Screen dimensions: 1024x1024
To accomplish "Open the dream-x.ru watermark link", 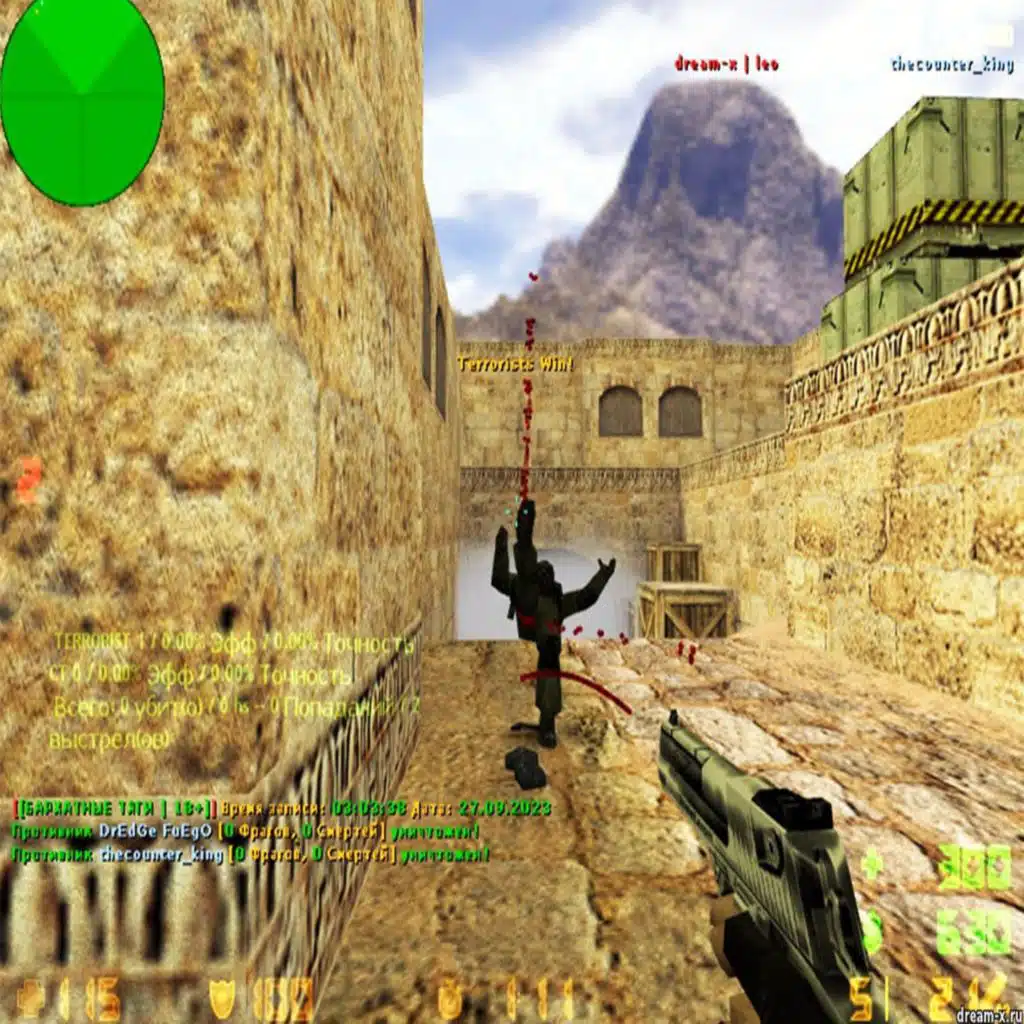I will (x=987, y=1014).
